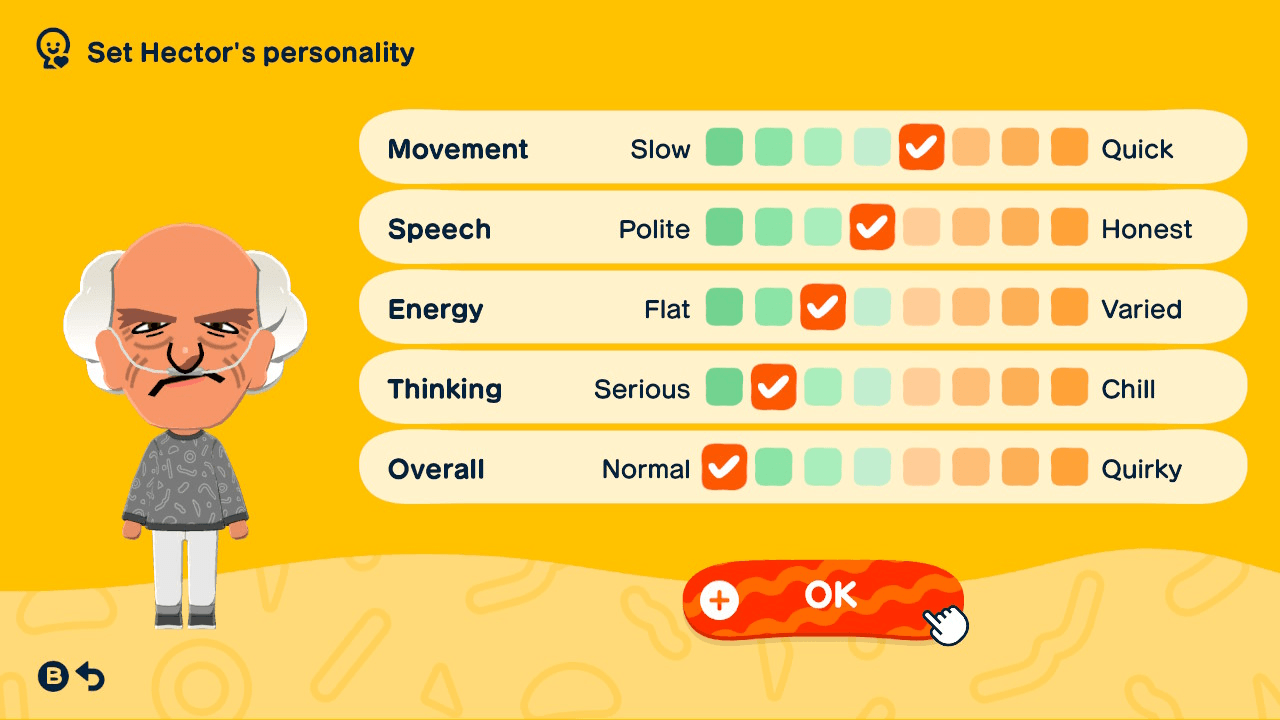Image resolution: width=1280 pixels, height=720 pixels.
Task: Click the Thinking row checkmark
Action: click(773, 387)
